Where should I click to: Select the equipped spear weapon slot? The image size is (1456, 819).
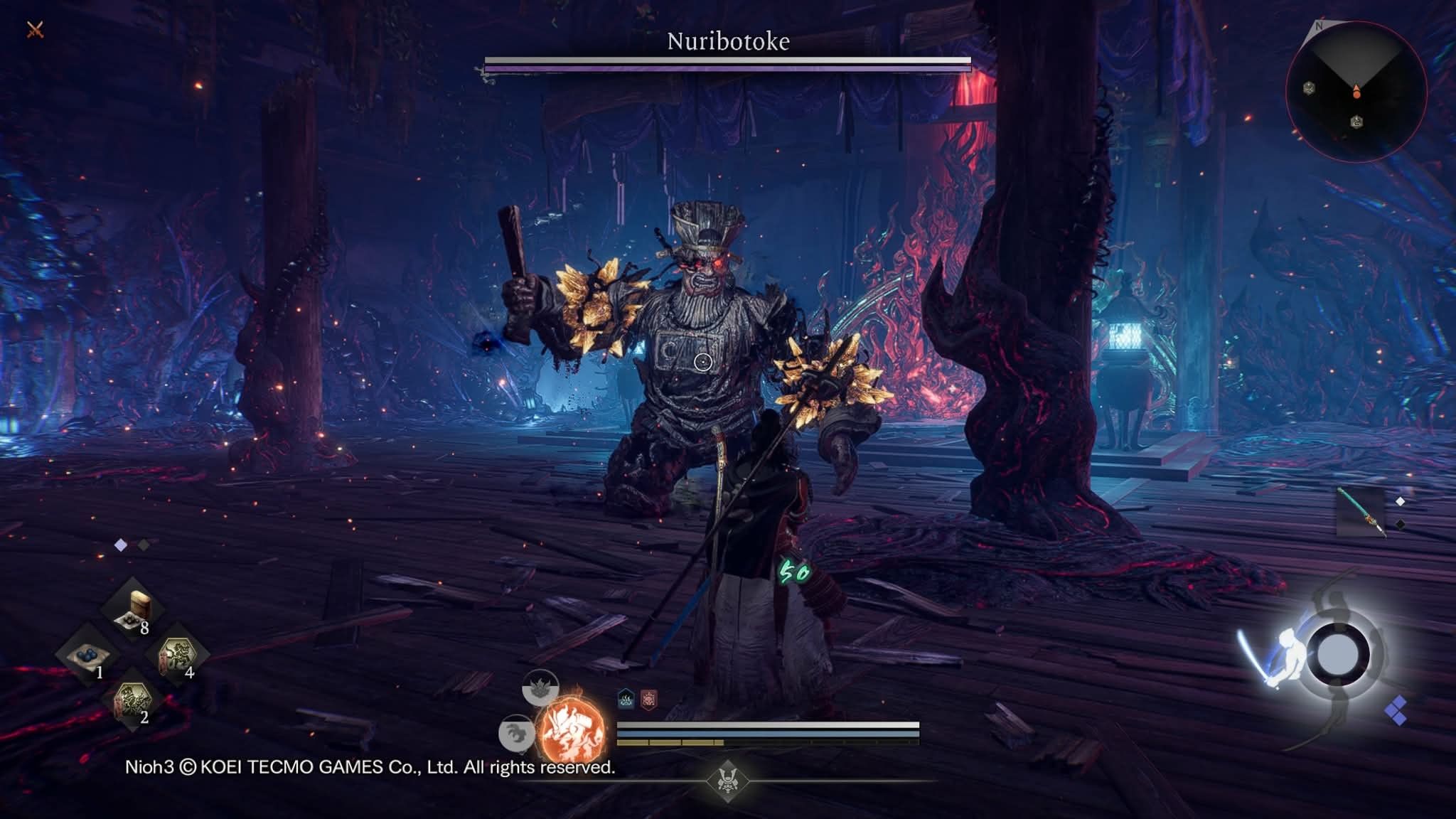1361,510
